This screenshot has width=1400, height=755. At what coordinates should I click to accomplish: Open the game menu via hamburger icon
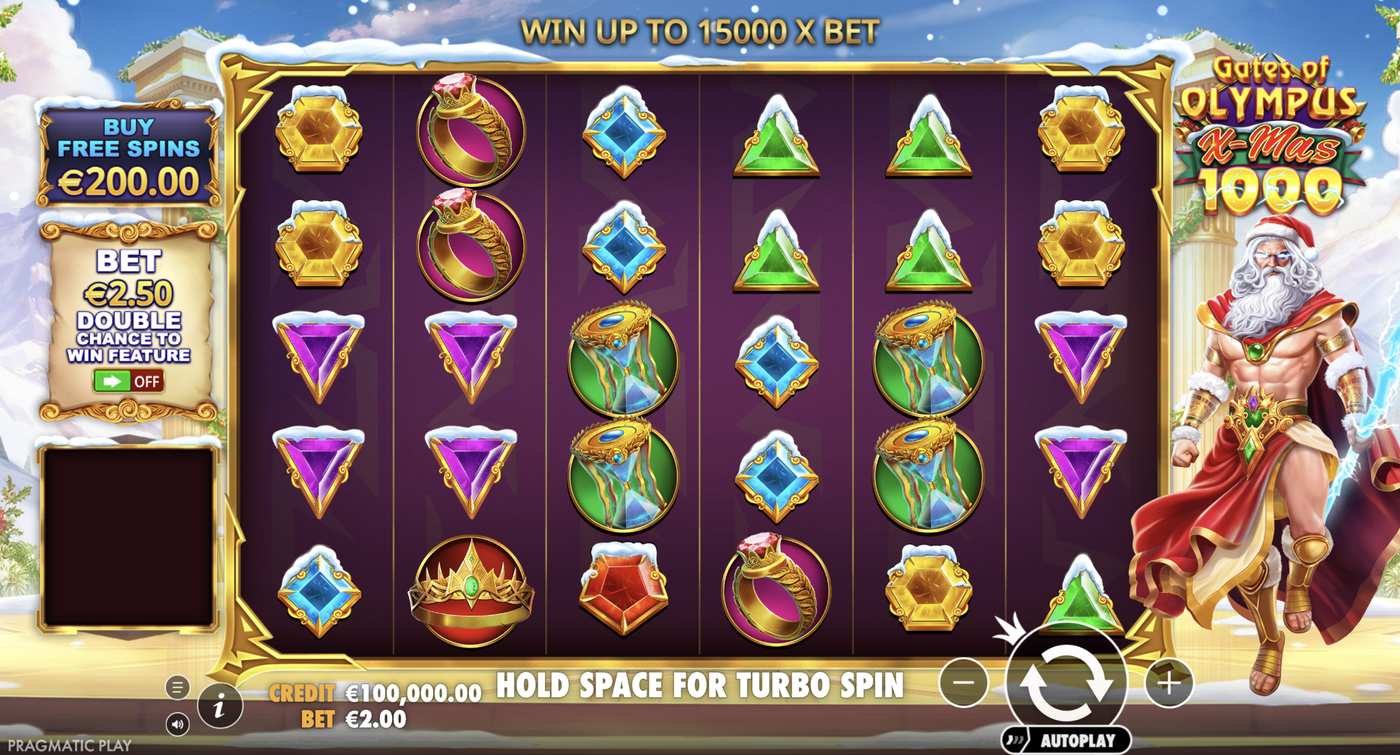176,686
